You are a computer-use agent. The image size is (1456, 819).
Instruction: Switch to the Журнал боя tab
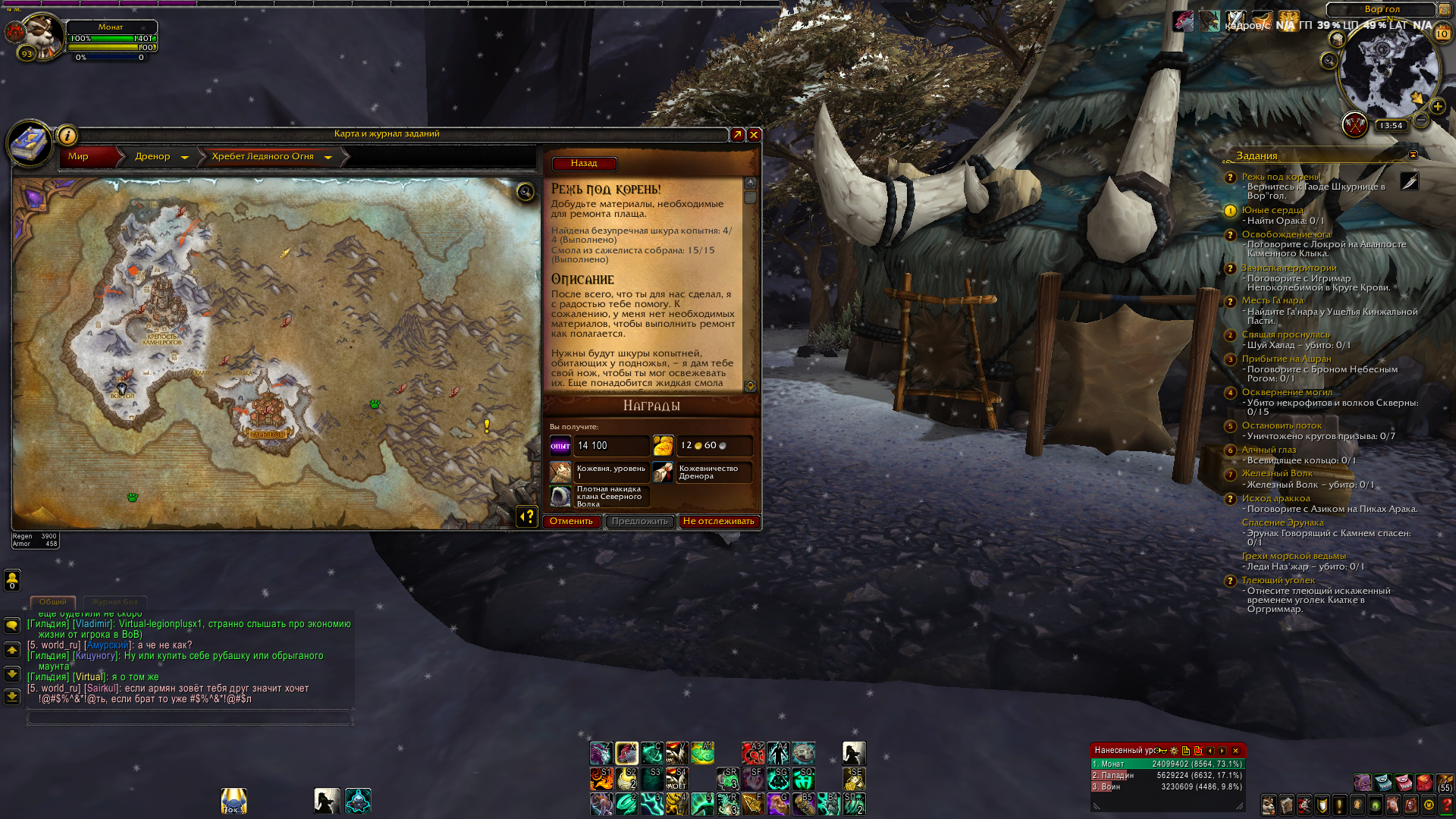115,602
